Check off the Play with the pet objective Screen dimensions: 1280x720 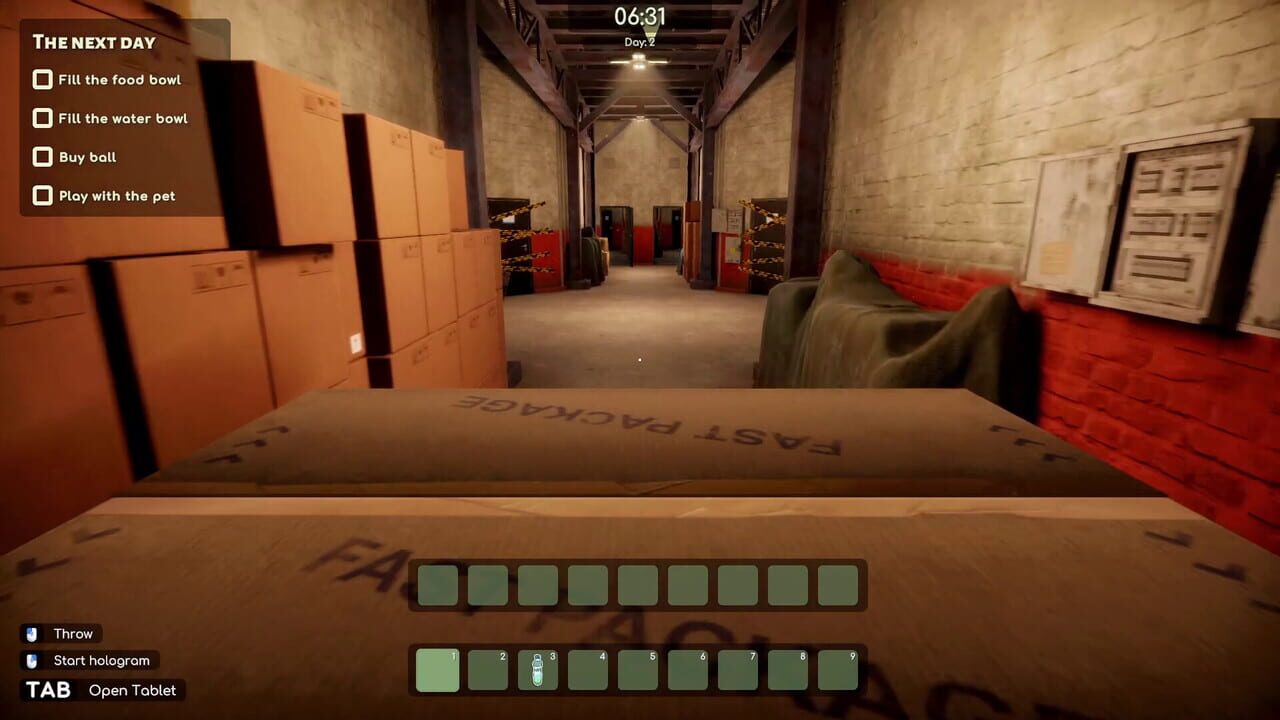tap(42, 195)
